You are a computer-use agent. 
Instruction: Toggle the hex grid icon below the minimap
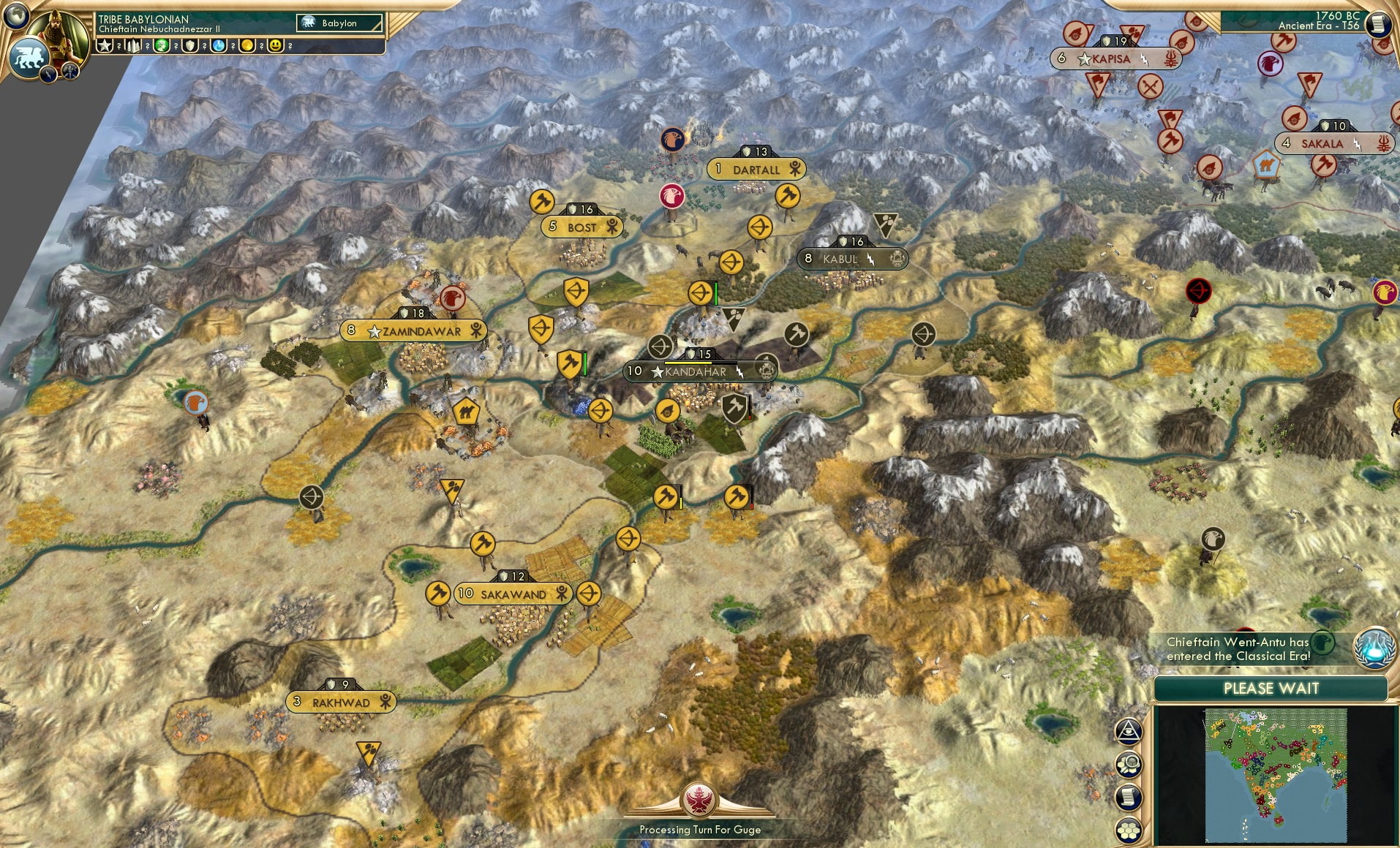(1129, 830)
